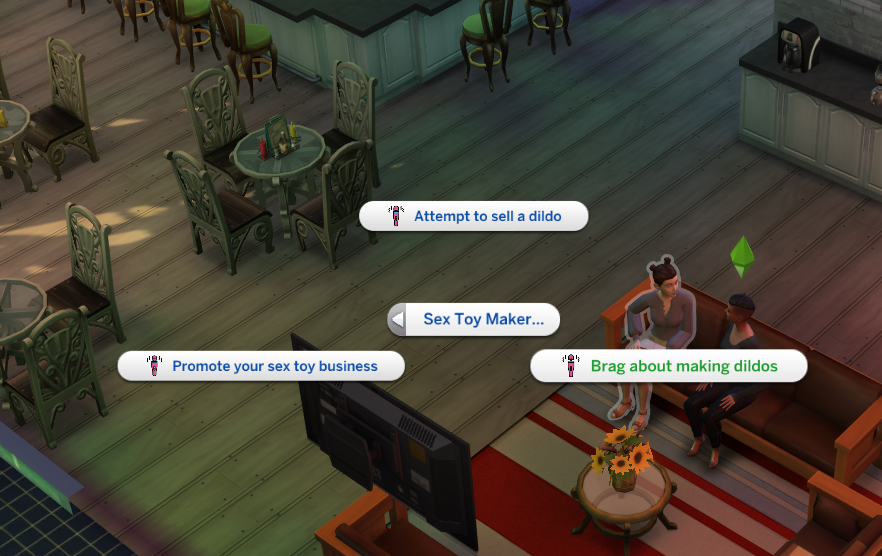Choose "Attempt to sell a dildo" interaction
Viewport: 882px width, 556px height.
click(x=473, y=216)
